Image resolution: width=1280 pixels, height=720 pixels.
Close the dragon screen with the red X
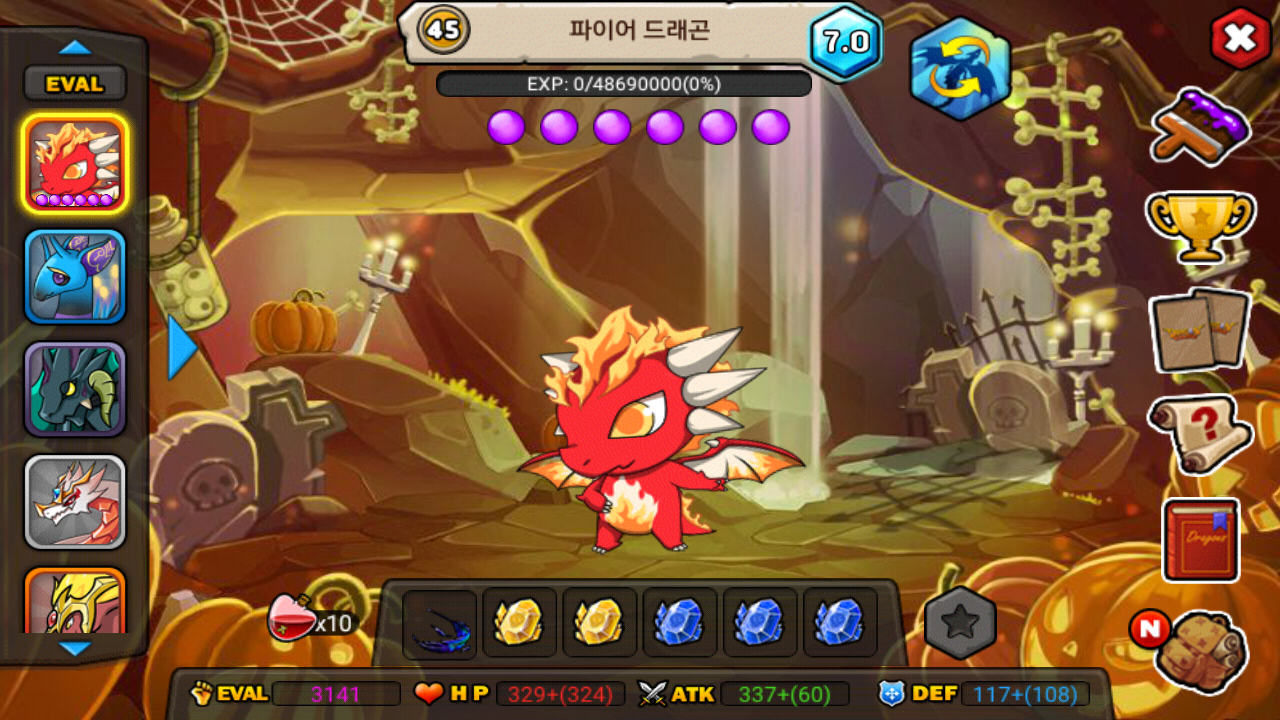click(x=1240, y=39)
